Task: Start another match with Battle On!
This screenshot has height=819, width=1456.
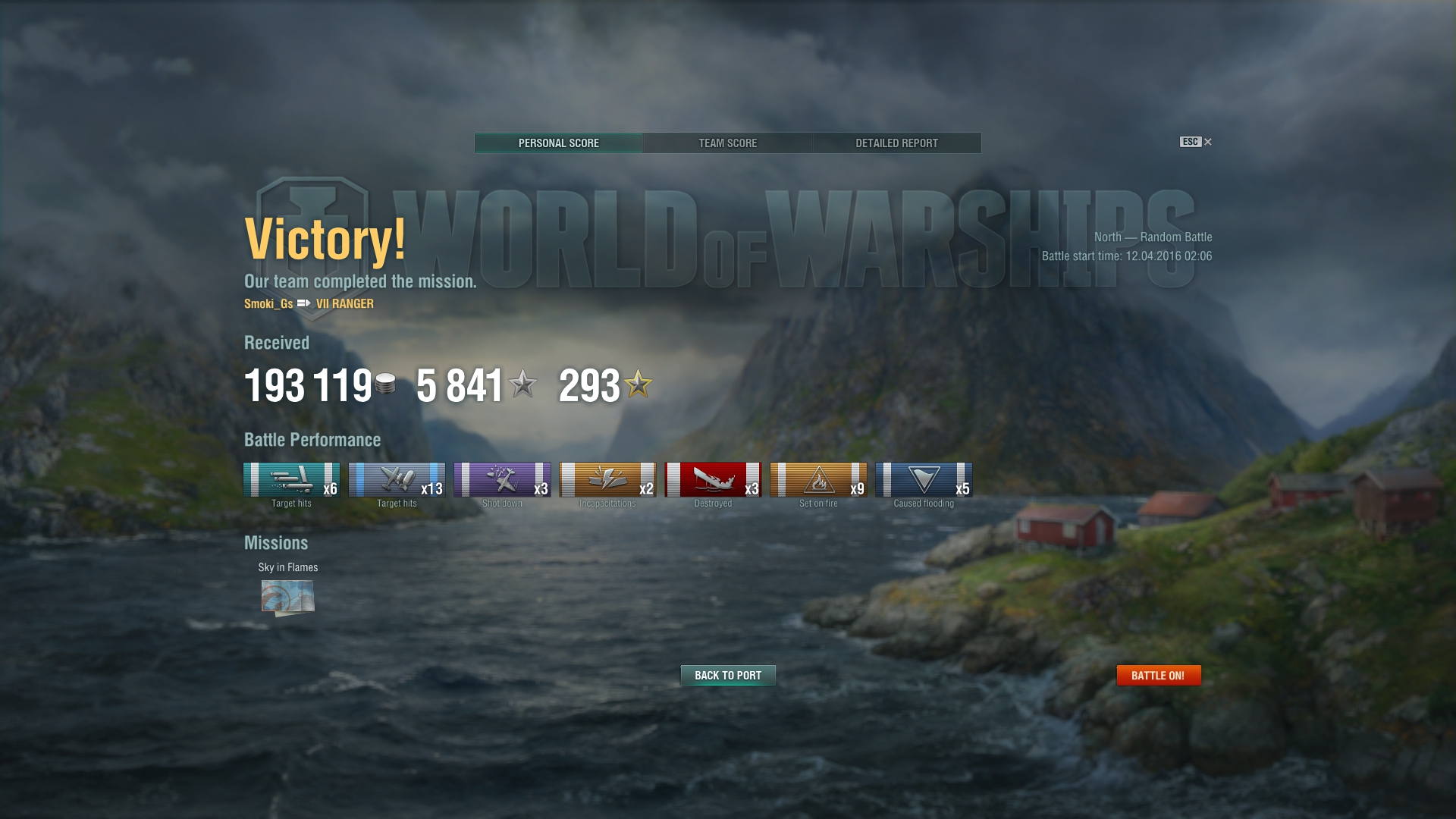Action: tap(1158, 675)
